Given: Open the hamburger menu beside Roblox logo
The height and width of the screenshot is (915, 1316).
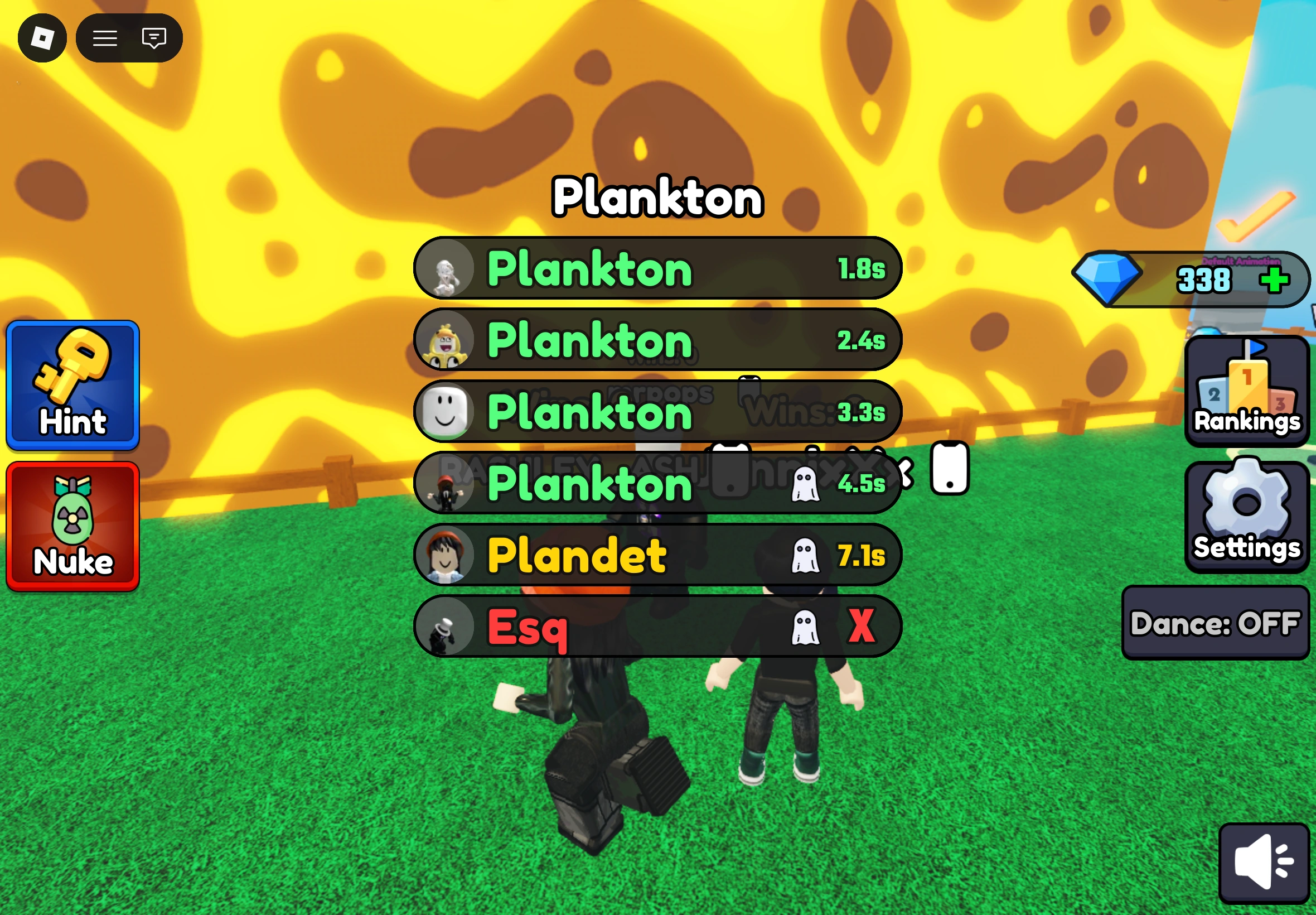Looking at the screenshot, I should point(105,38).
